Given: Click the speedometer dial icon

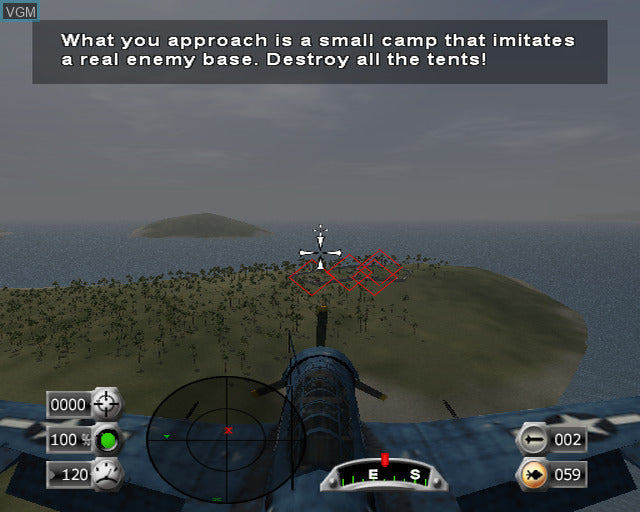Looking at the screenshot, I should coord(106,474).
